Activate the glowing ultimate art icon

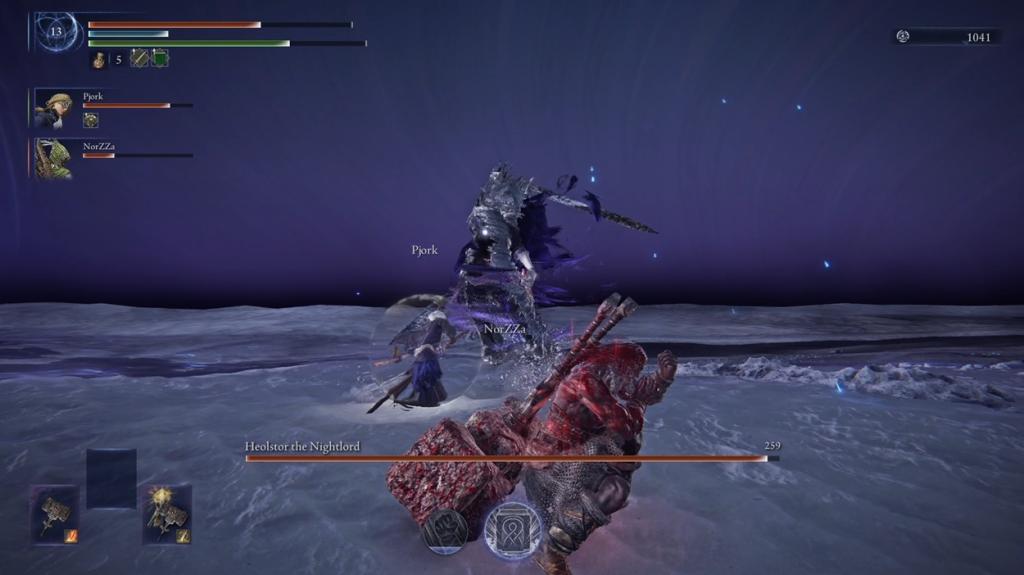(x=513, y=529)
